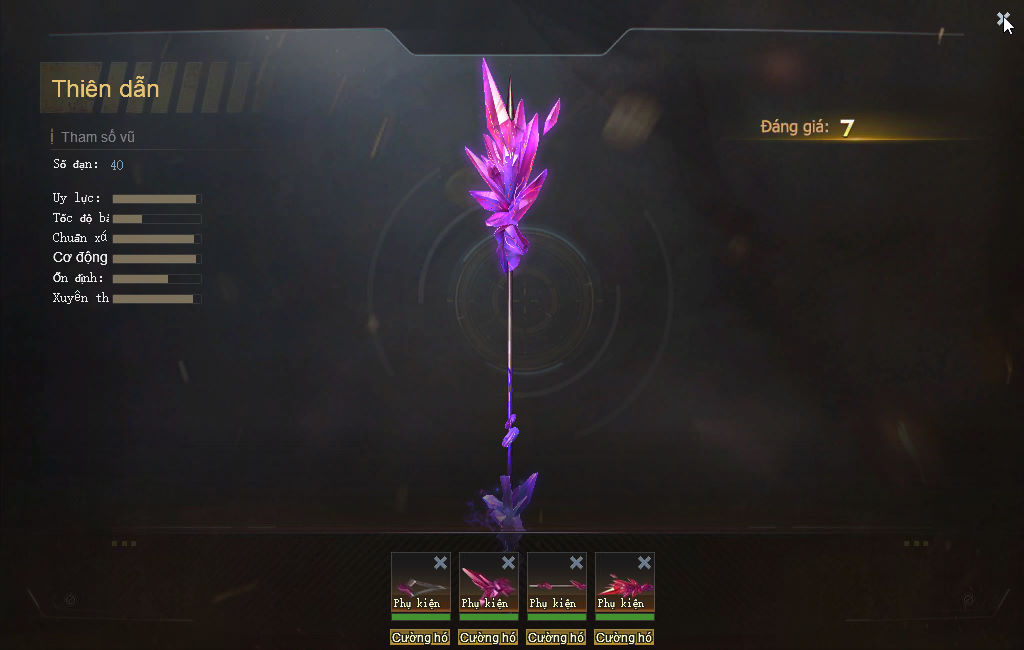
Task: Close the Thiên dẫn weapon preview window
Action: pos(1003,20)
